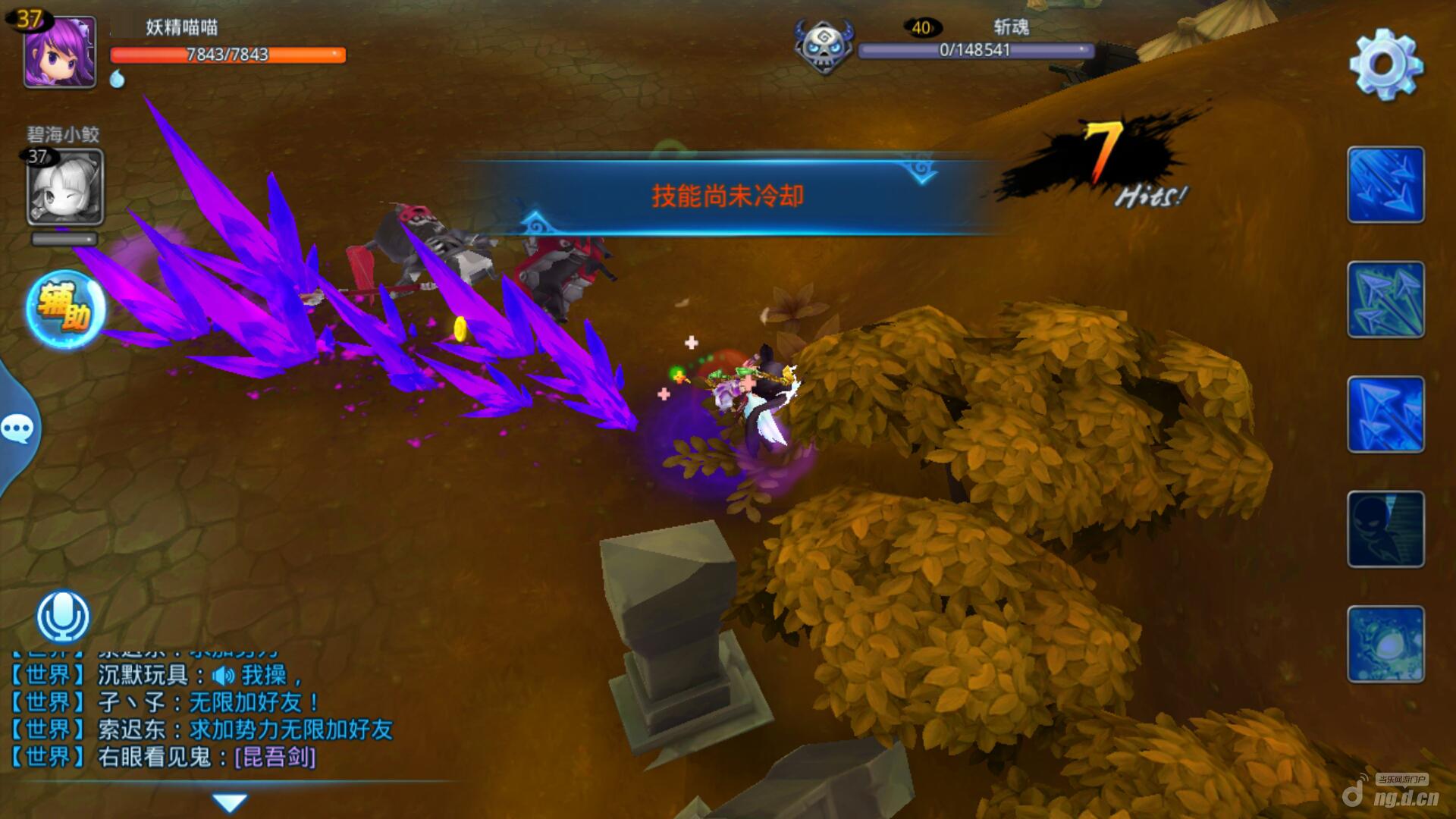
Task: Fire the blue triple-arrow skill
Action: (1385, 414)
